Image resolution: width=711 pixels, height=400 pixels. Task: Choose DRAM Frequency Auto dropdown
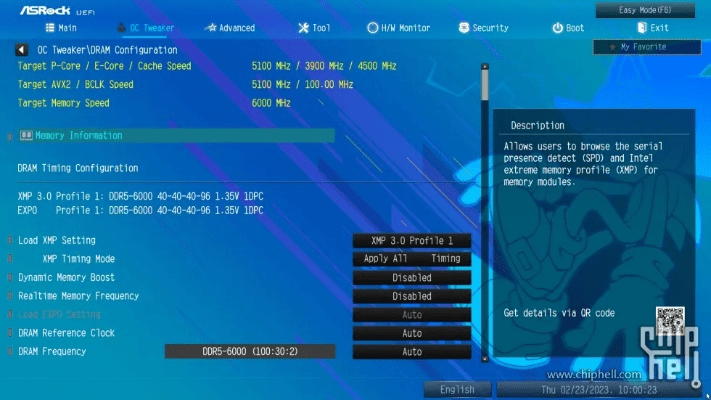[411, 352]
